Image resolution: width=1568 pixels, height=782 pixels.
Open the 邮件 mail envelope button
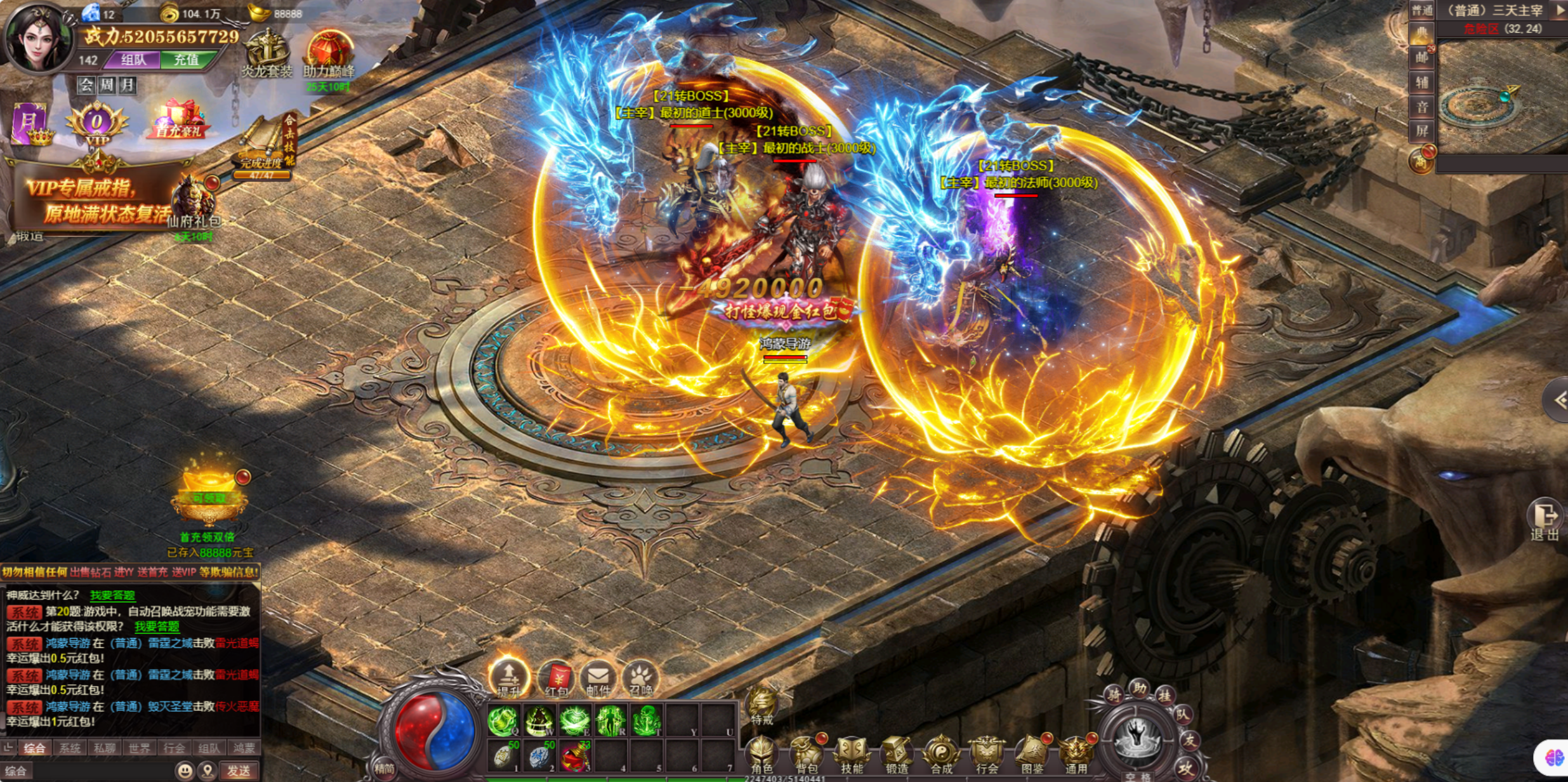(598, 679)
